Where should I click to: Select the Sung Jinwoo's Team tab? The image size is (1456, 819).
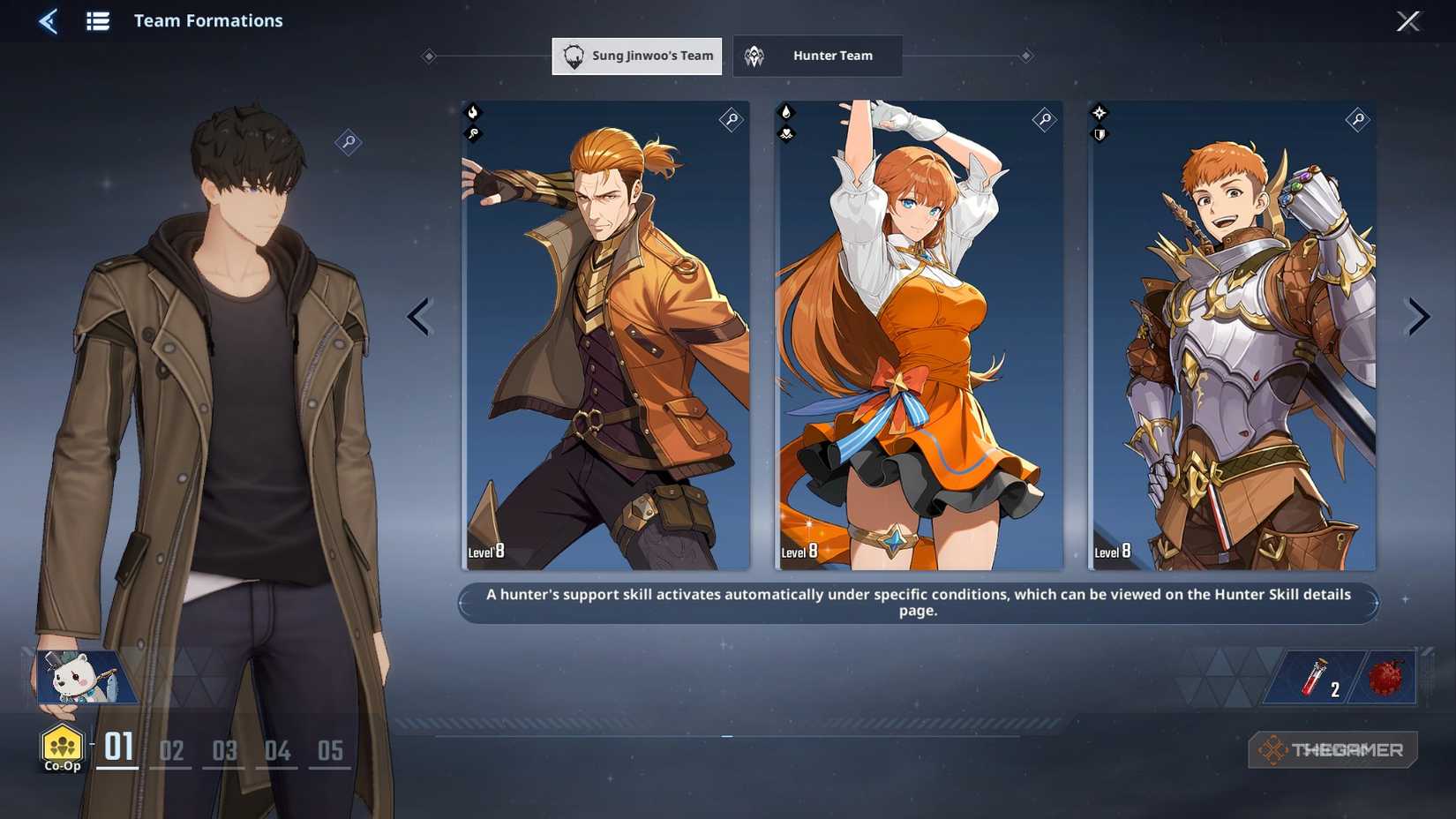pyautogui.click(x=636, y=56)
